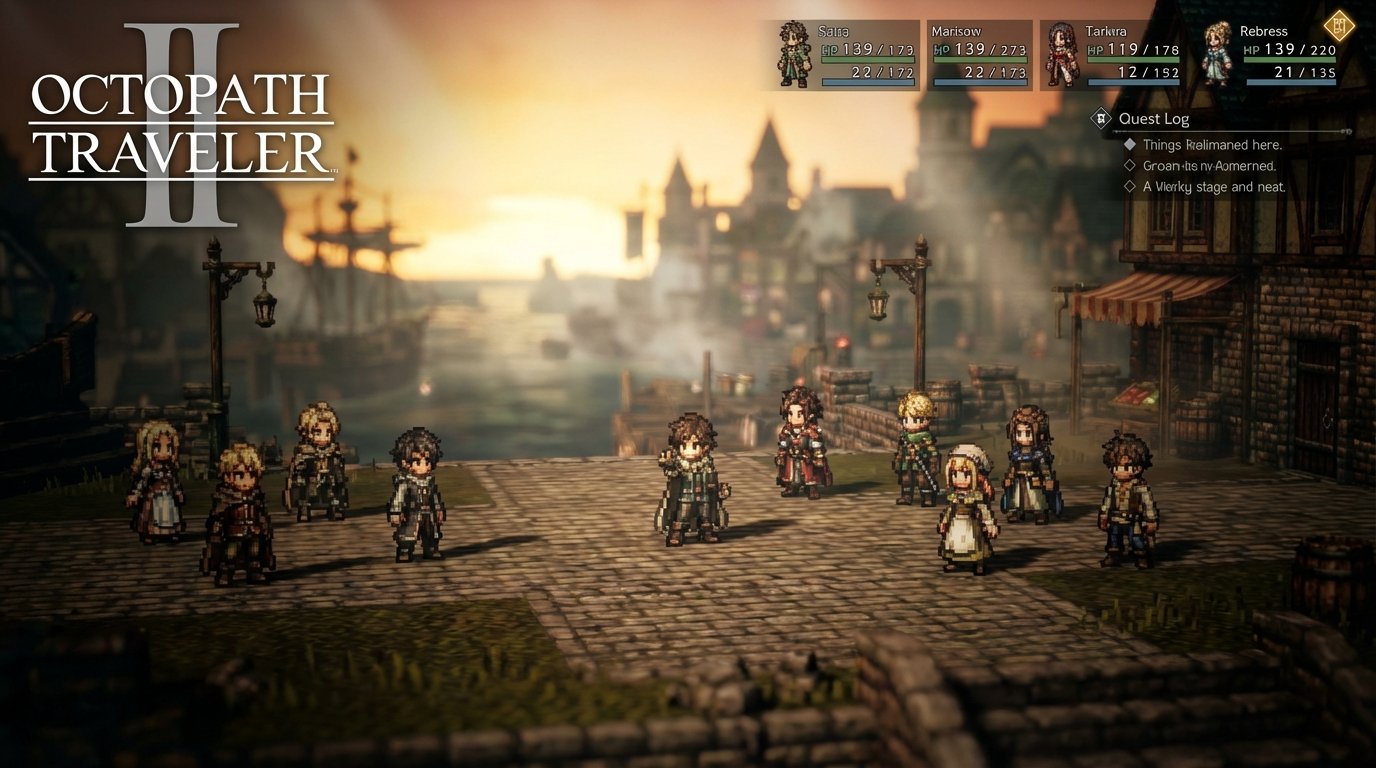The height and width of the screenshot is (768, 1376).
Task: Click the filled diamond beside the active quest
Action: click(1129, 144)
